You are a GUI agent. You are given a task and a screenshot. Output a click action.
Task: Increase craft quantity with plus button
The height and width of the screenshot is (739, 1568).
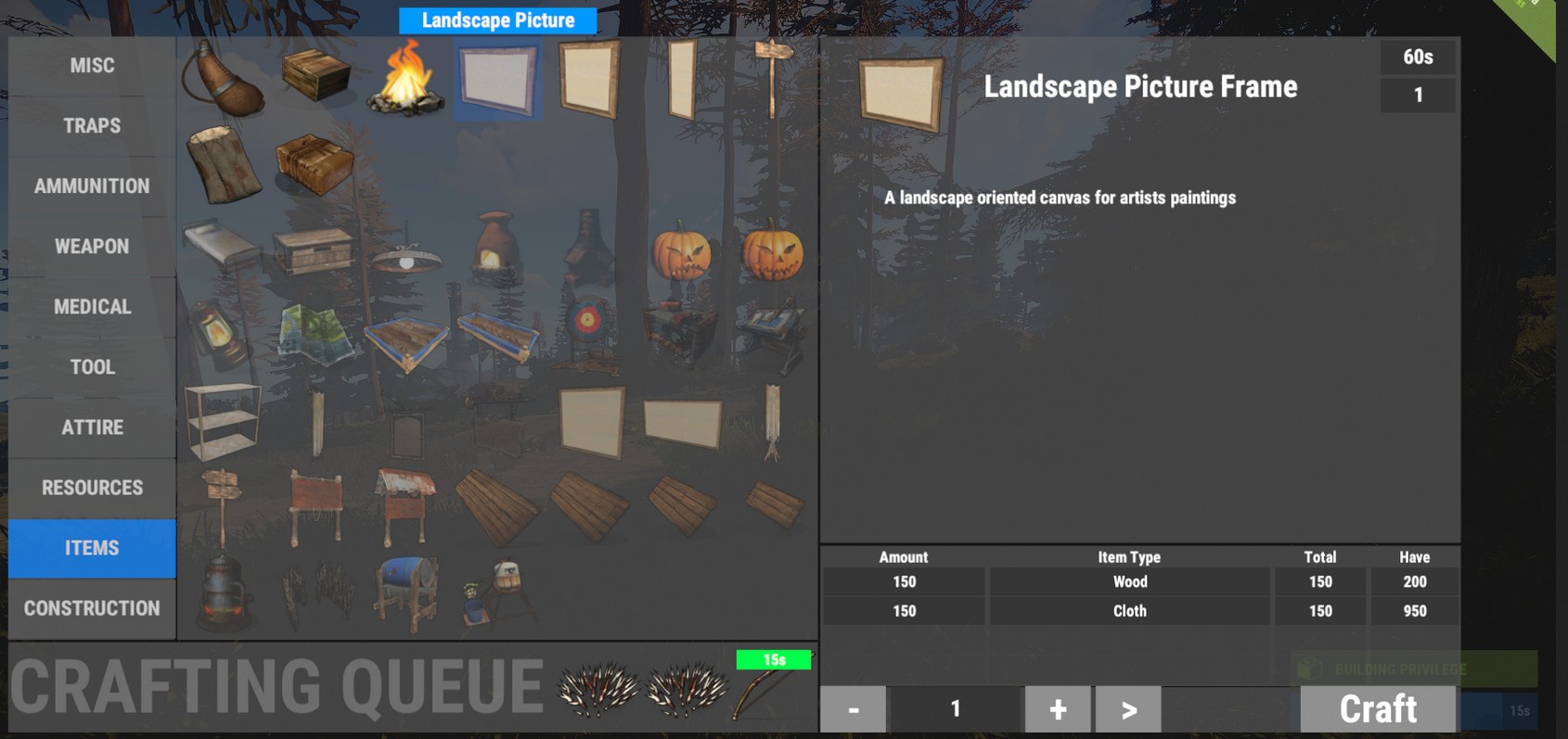[x=1057, y=708]
